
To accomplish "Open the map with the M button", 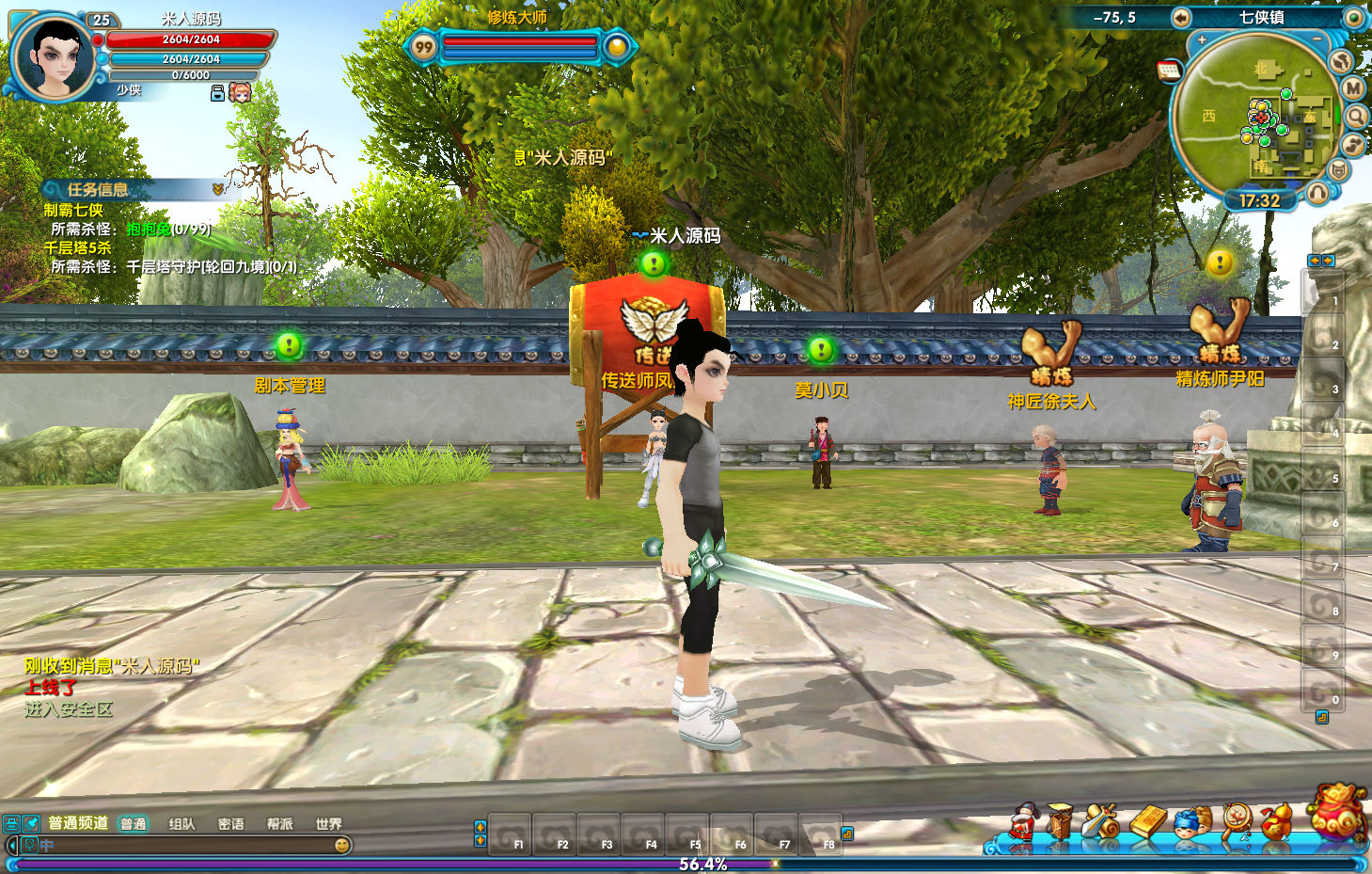I will [x=1352, y=88].
